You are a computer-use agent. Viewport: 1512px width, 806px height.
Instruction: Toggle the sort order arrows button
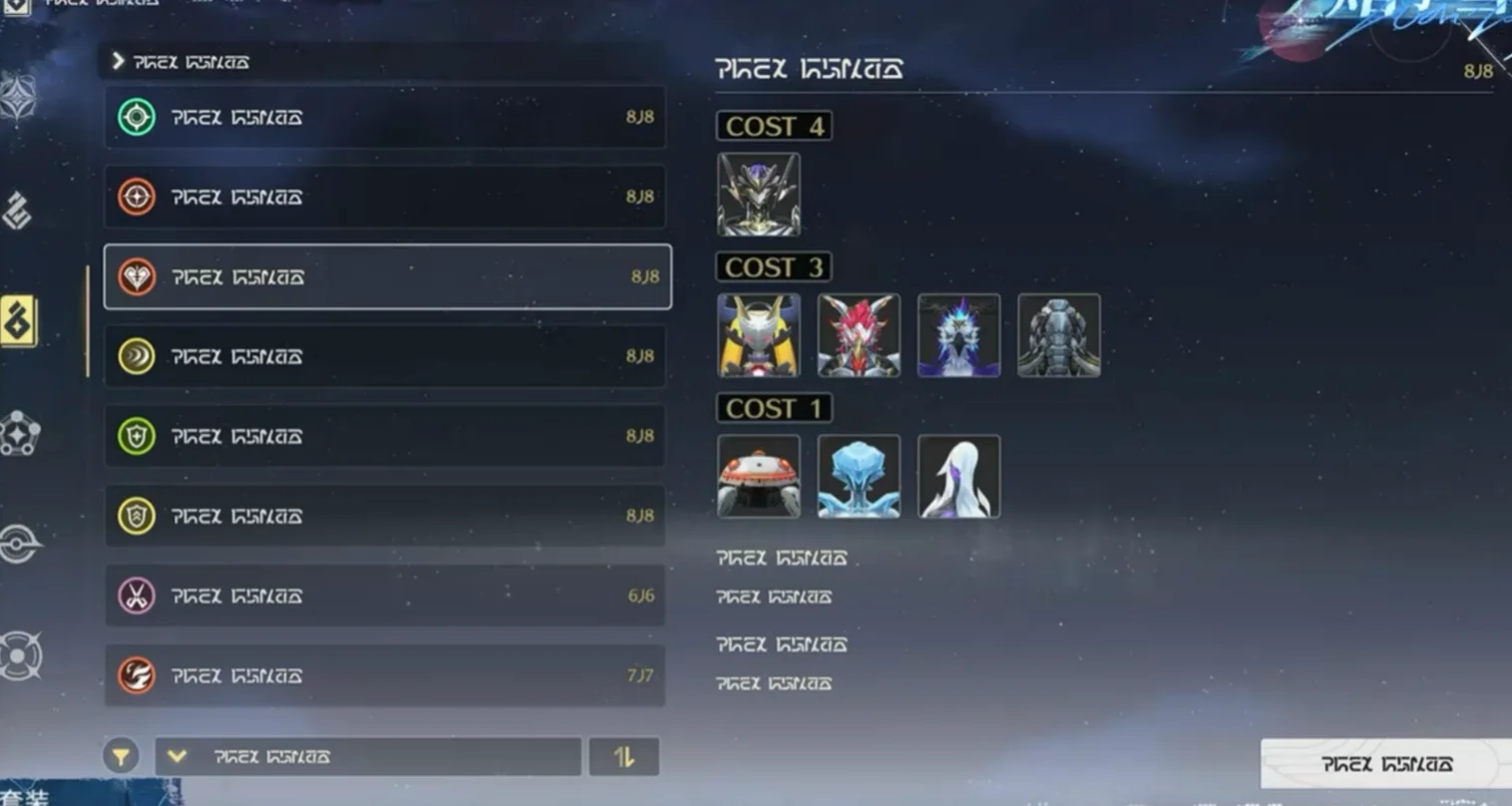coord(624,757)
